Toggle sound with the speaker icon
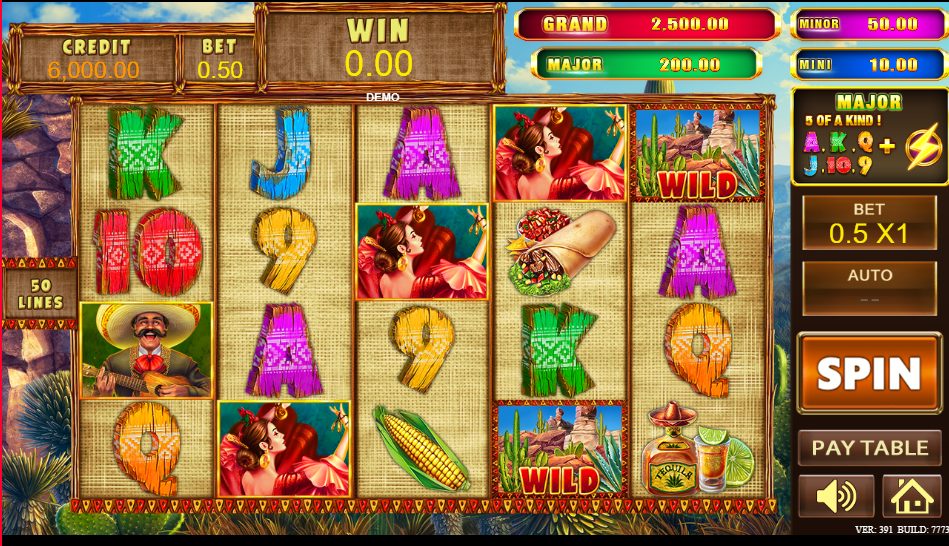The height and width of the screenshot is (546, 949). tap(835, 496)
